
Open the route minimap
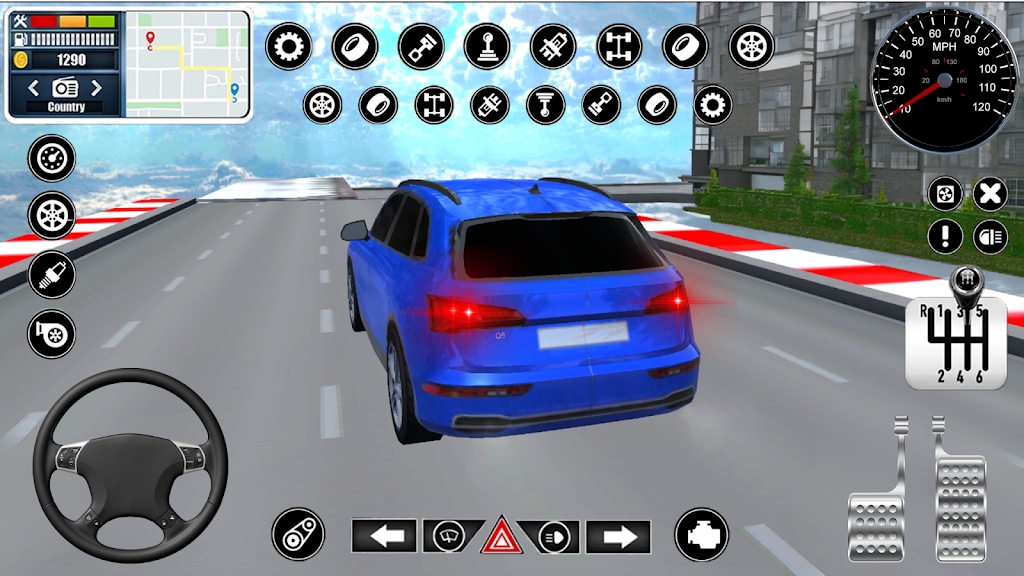pyautogui.click(x=186, y=64)
